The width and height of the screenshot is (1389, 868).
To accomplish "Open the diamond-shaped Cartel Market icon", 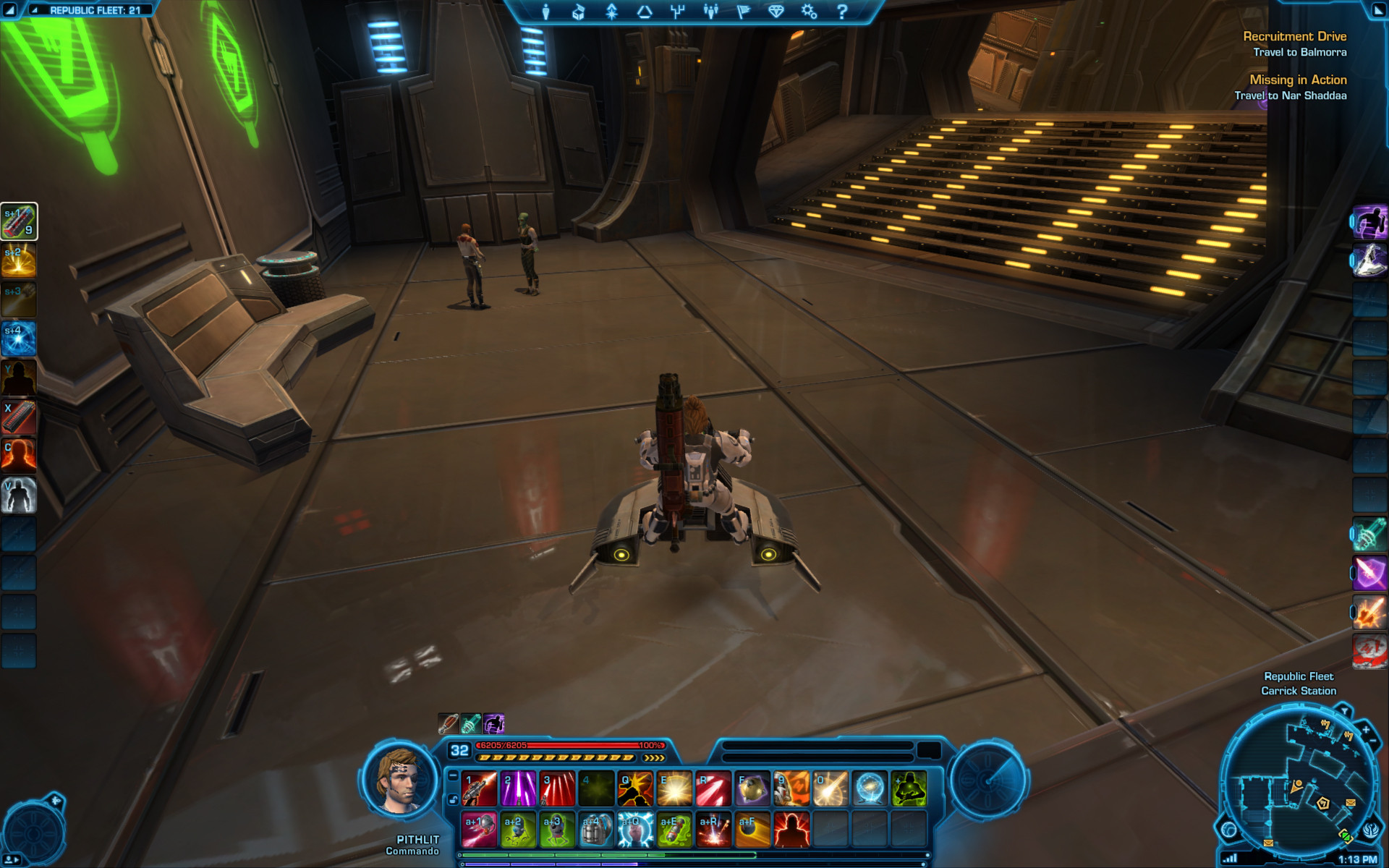I will click(x=776, y=12).
